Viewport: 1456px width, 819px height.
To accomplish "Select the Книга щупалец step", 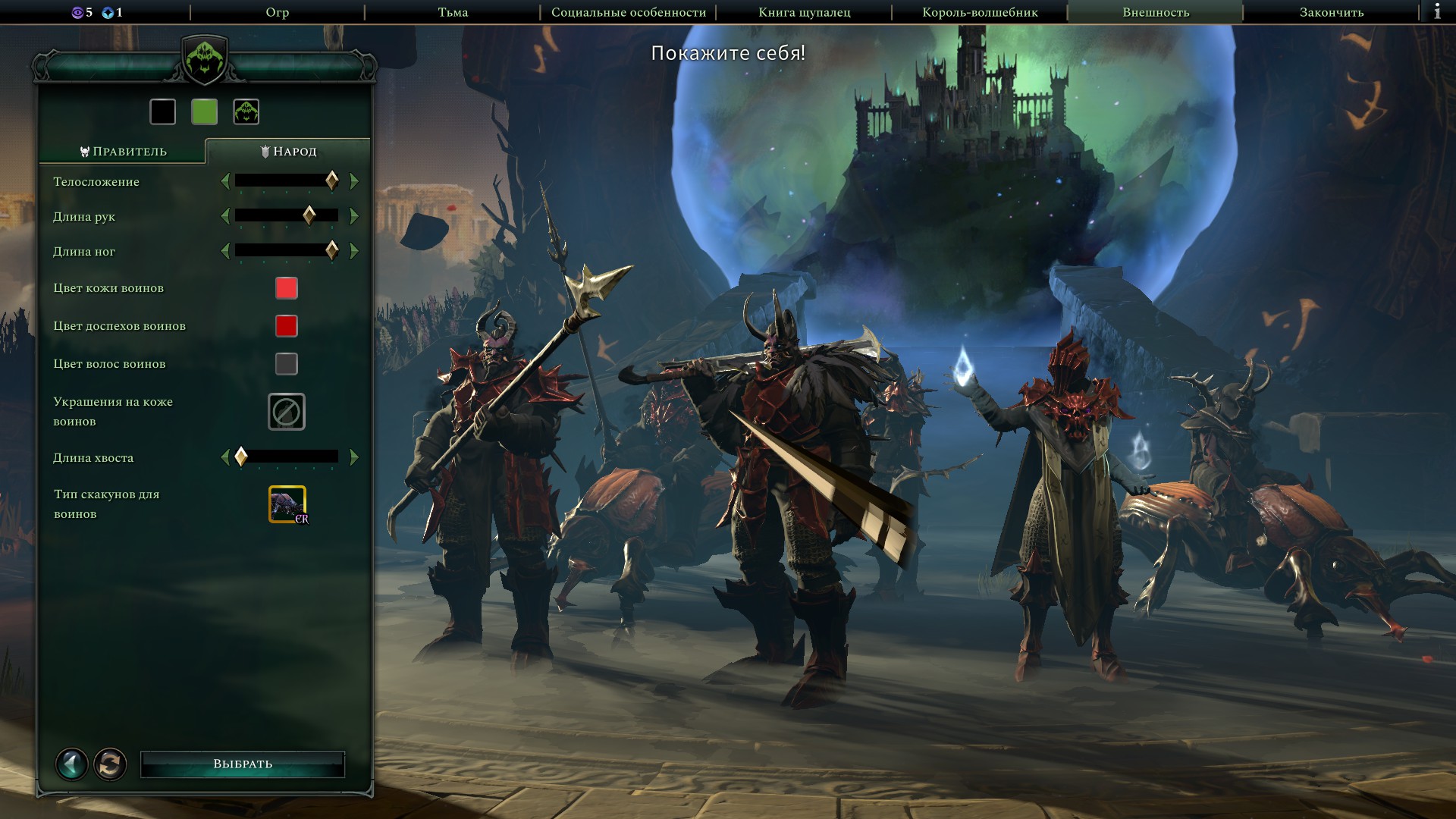I will 804,12.
